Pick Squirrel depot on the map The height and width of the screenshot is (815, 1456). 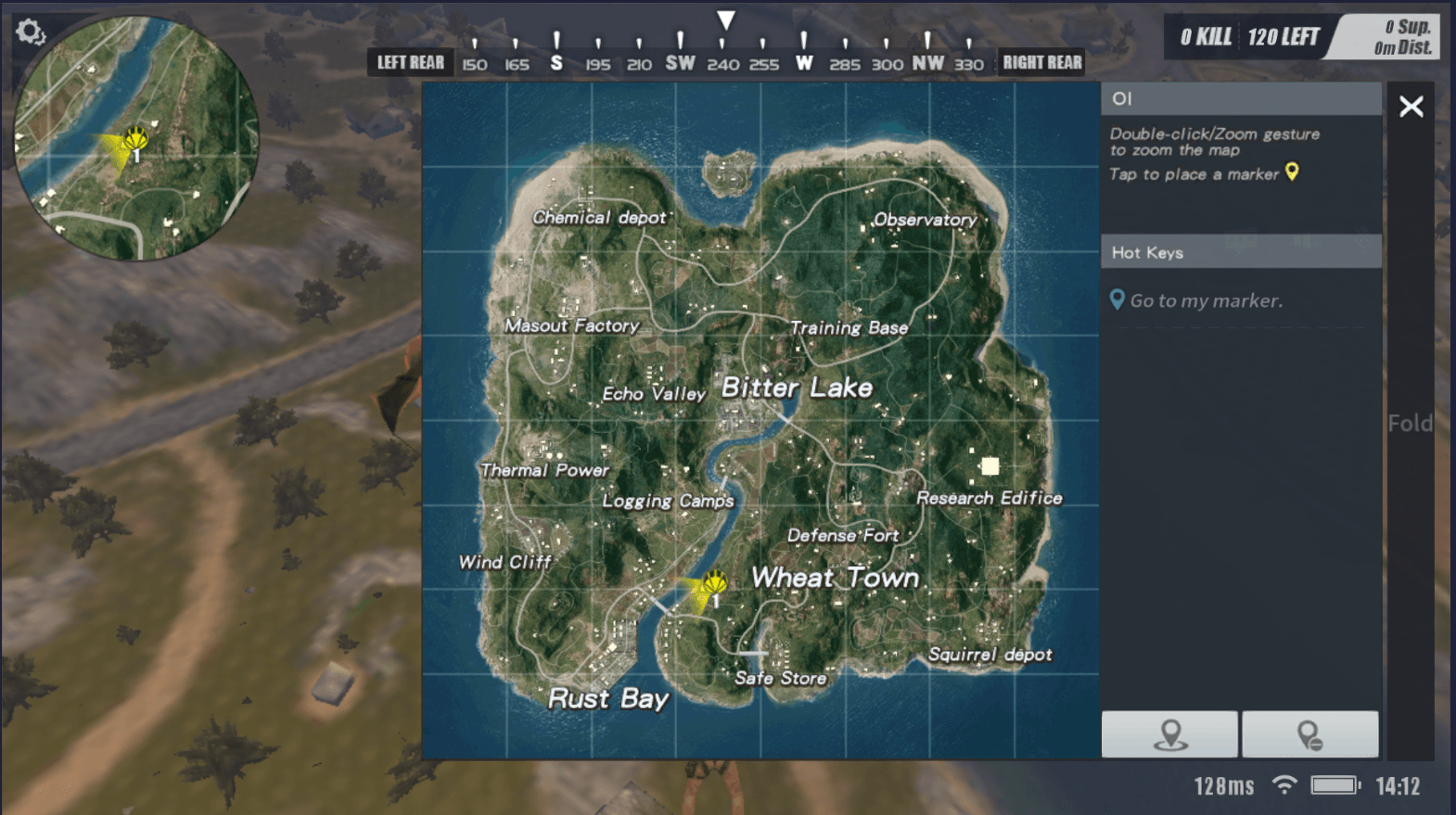990,655
